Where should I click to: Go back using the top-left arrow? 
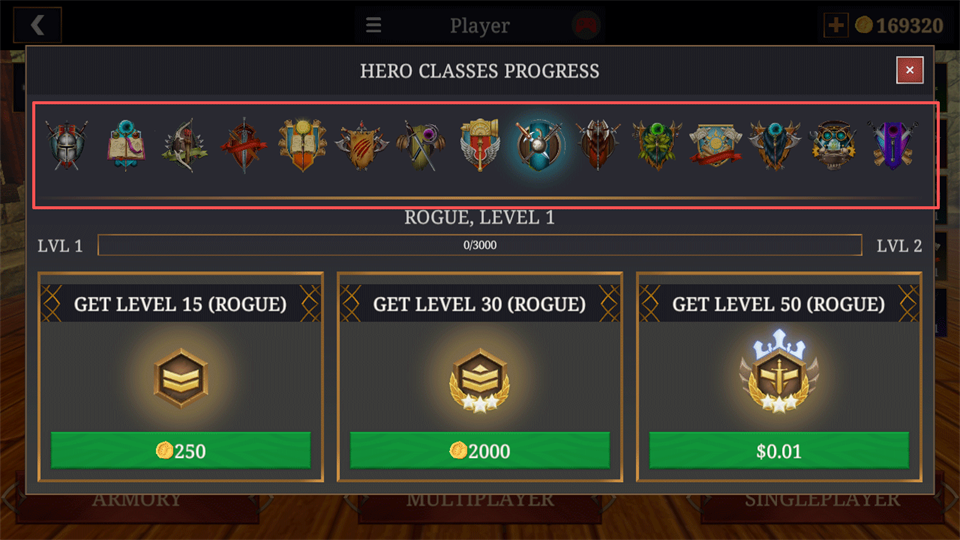[39, 25]
